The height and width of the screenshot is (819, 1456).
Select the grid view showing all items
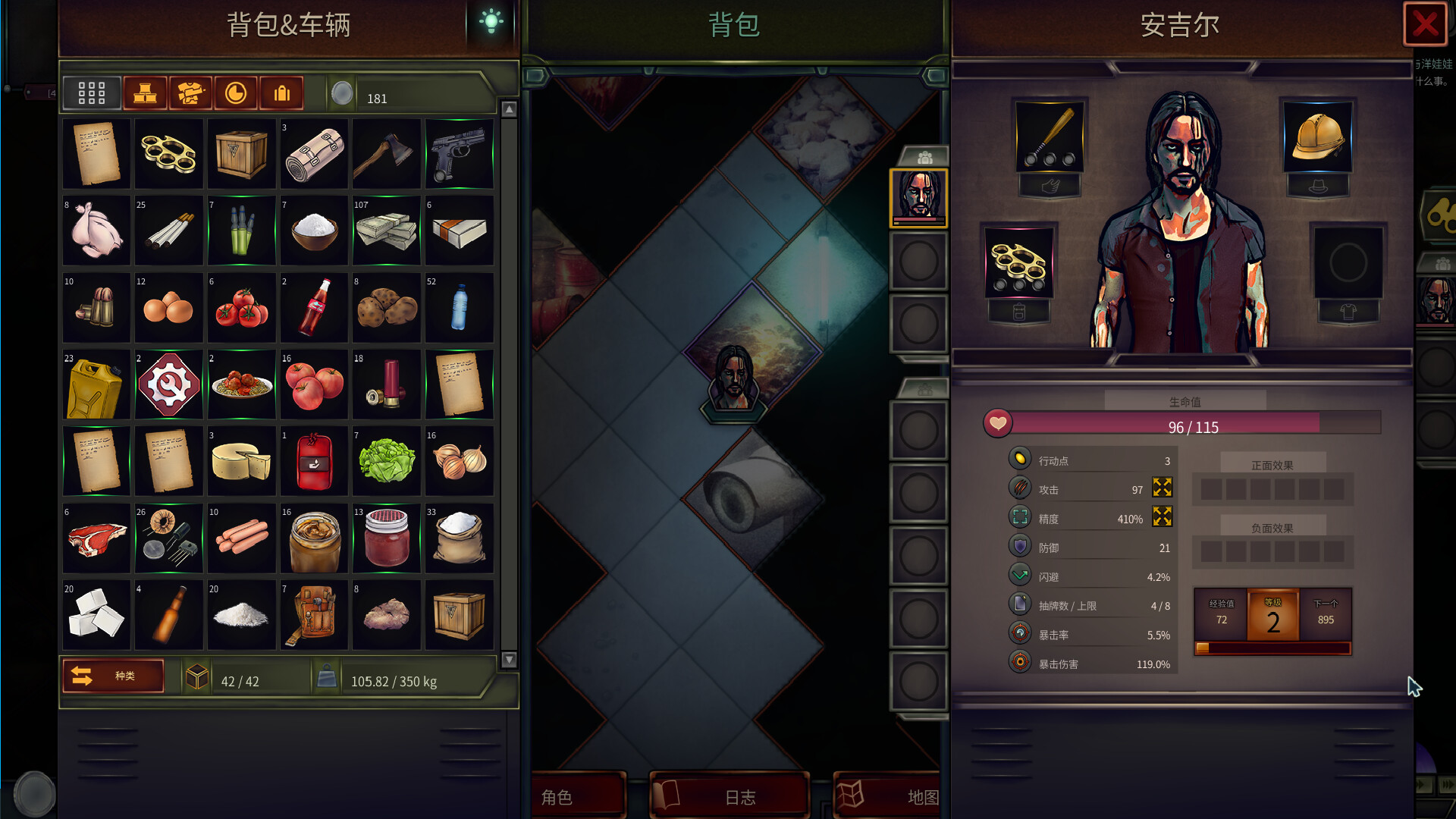click(91, 93)
